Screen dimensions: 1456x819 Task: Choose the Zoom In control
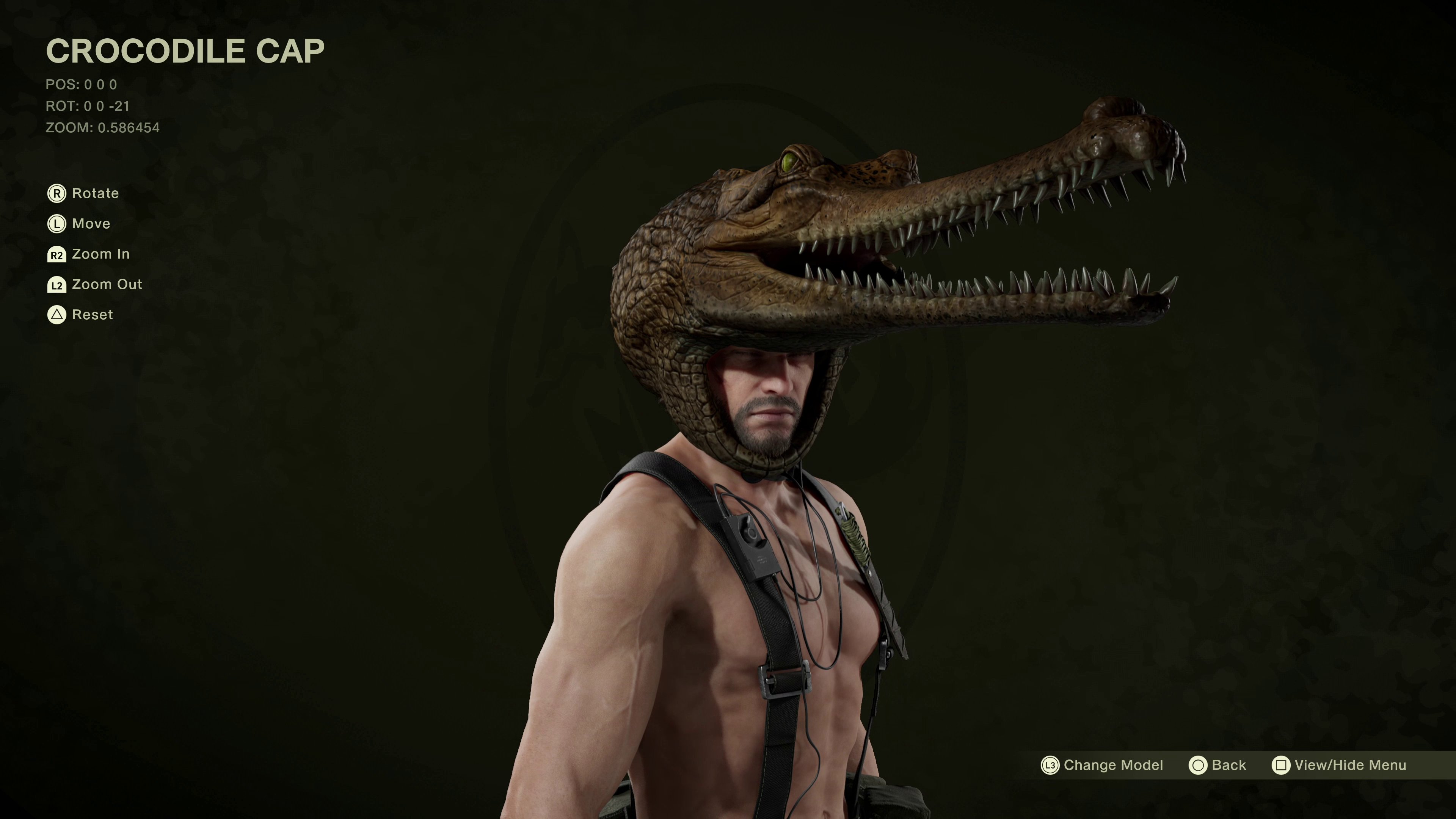coord(89,254)
